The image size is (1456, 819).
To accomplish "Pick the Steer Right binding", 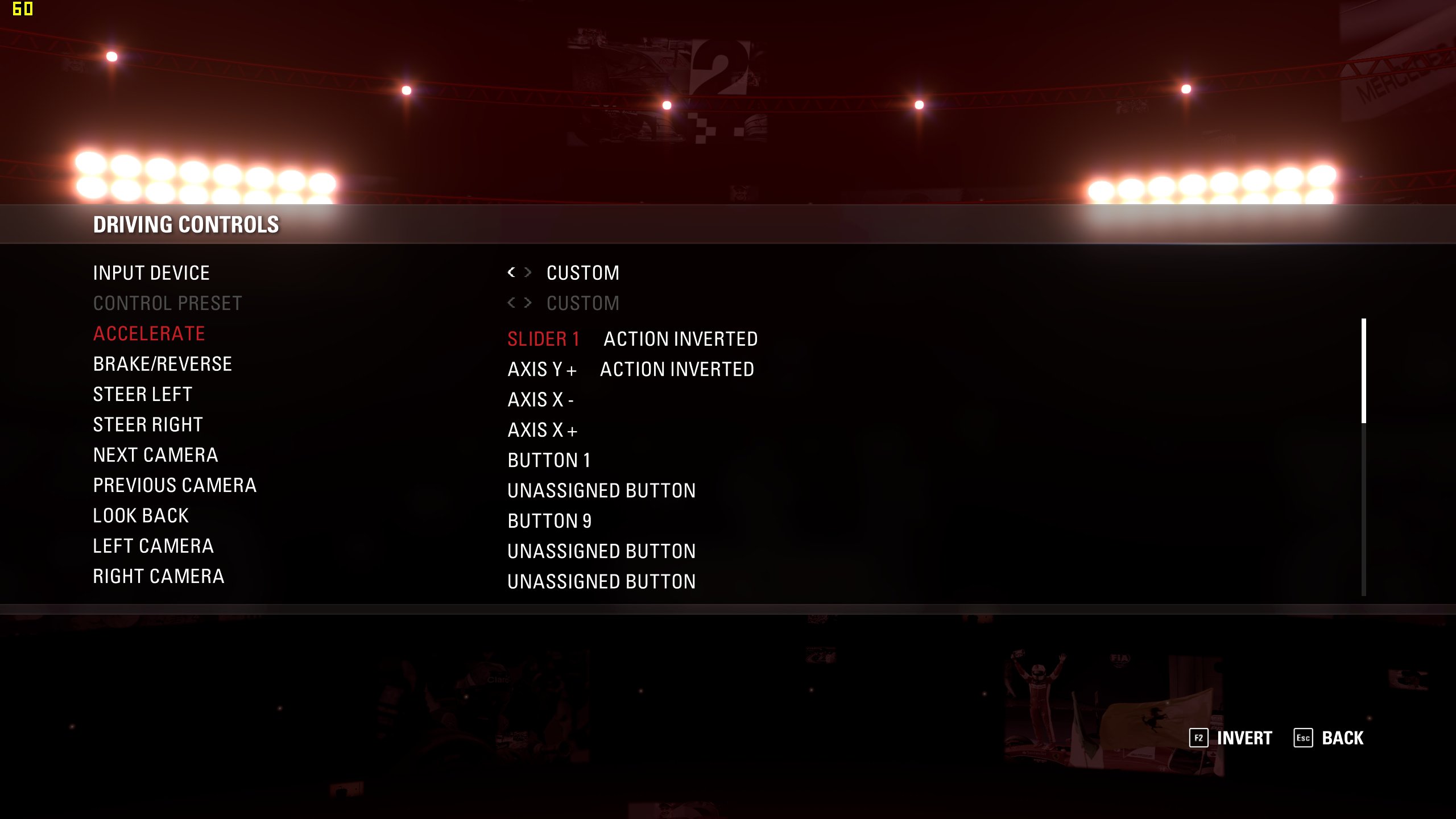I will [x=148, y=425].
